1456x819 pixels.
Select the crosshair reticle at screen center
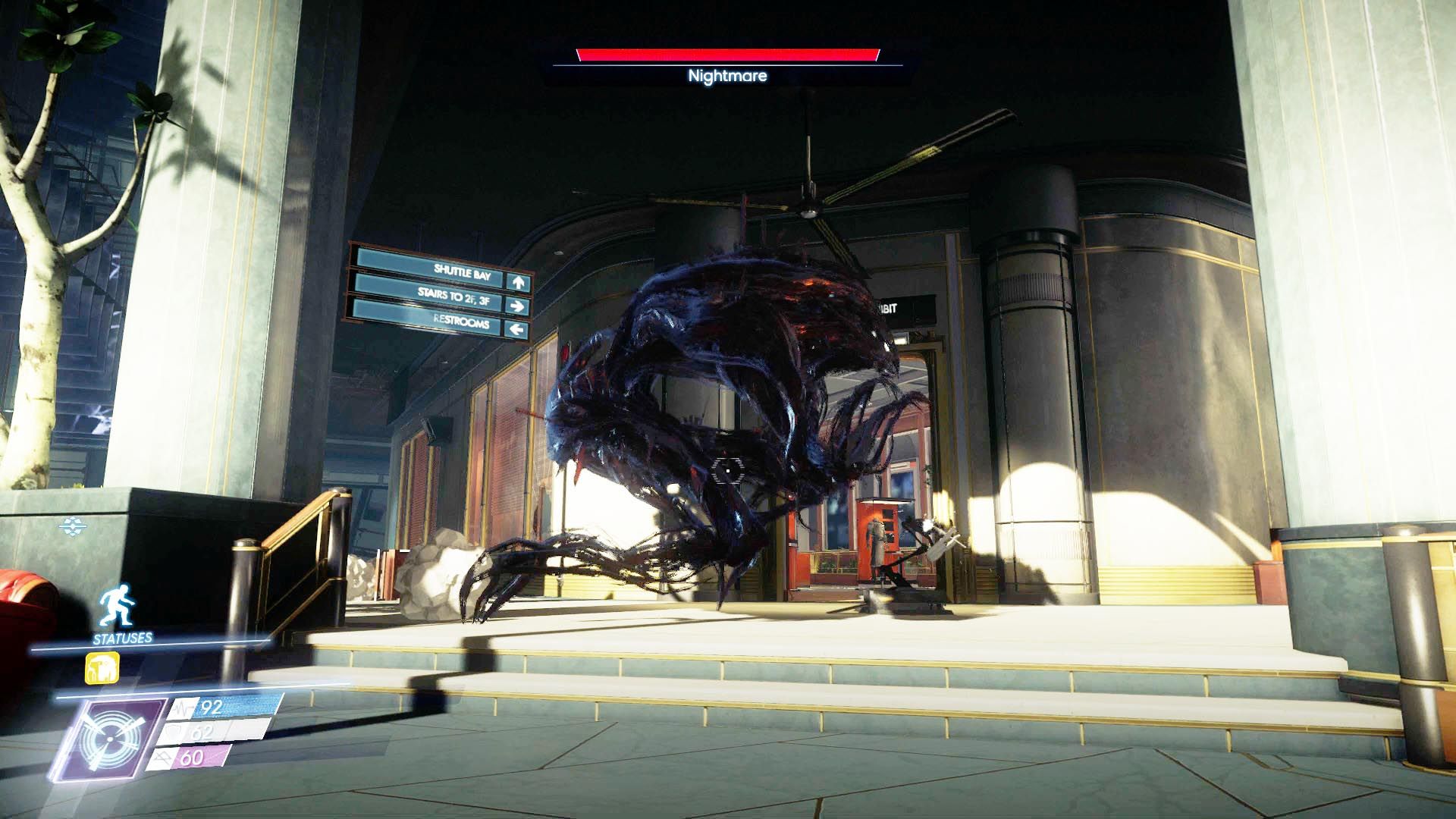[726, 472]
